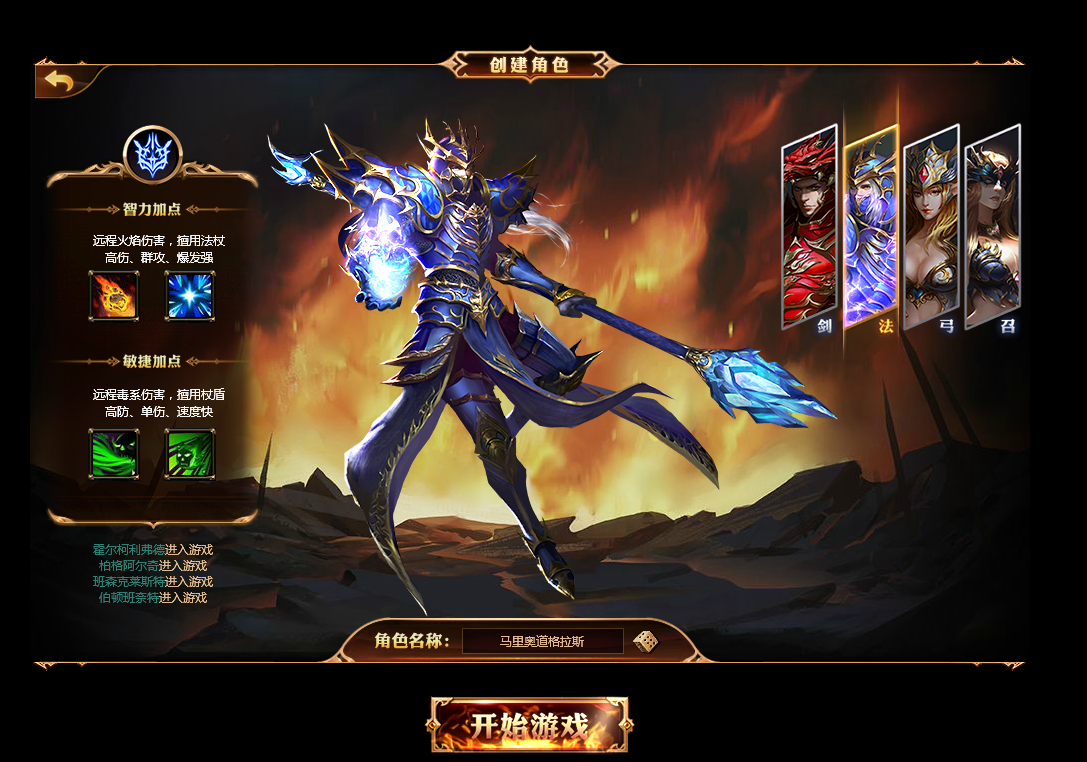View the green skull poison skill icon

pos(190,453)
